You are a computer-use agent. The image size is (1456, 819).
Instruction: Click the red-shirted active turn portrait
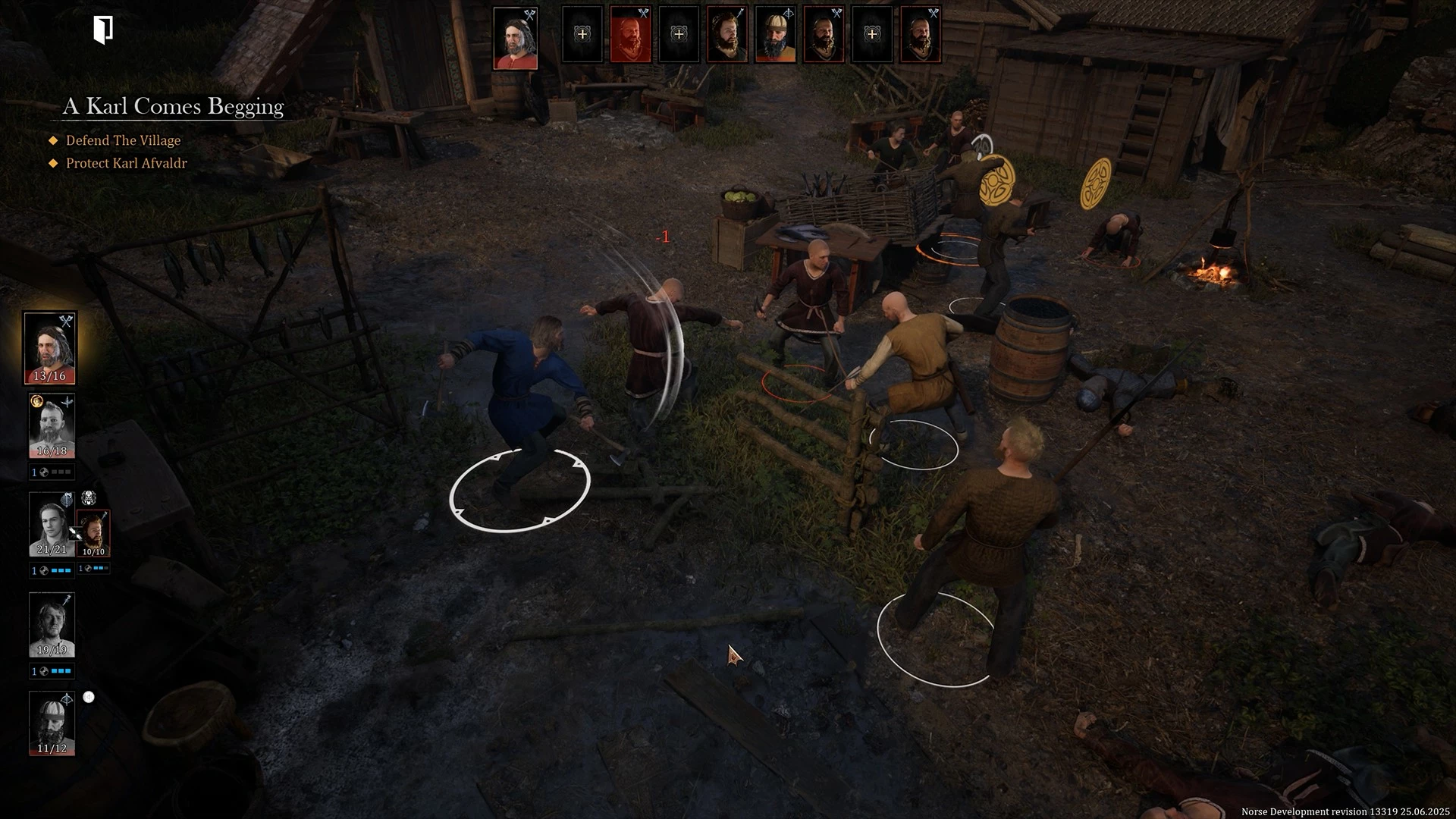(x=516, y=38)
